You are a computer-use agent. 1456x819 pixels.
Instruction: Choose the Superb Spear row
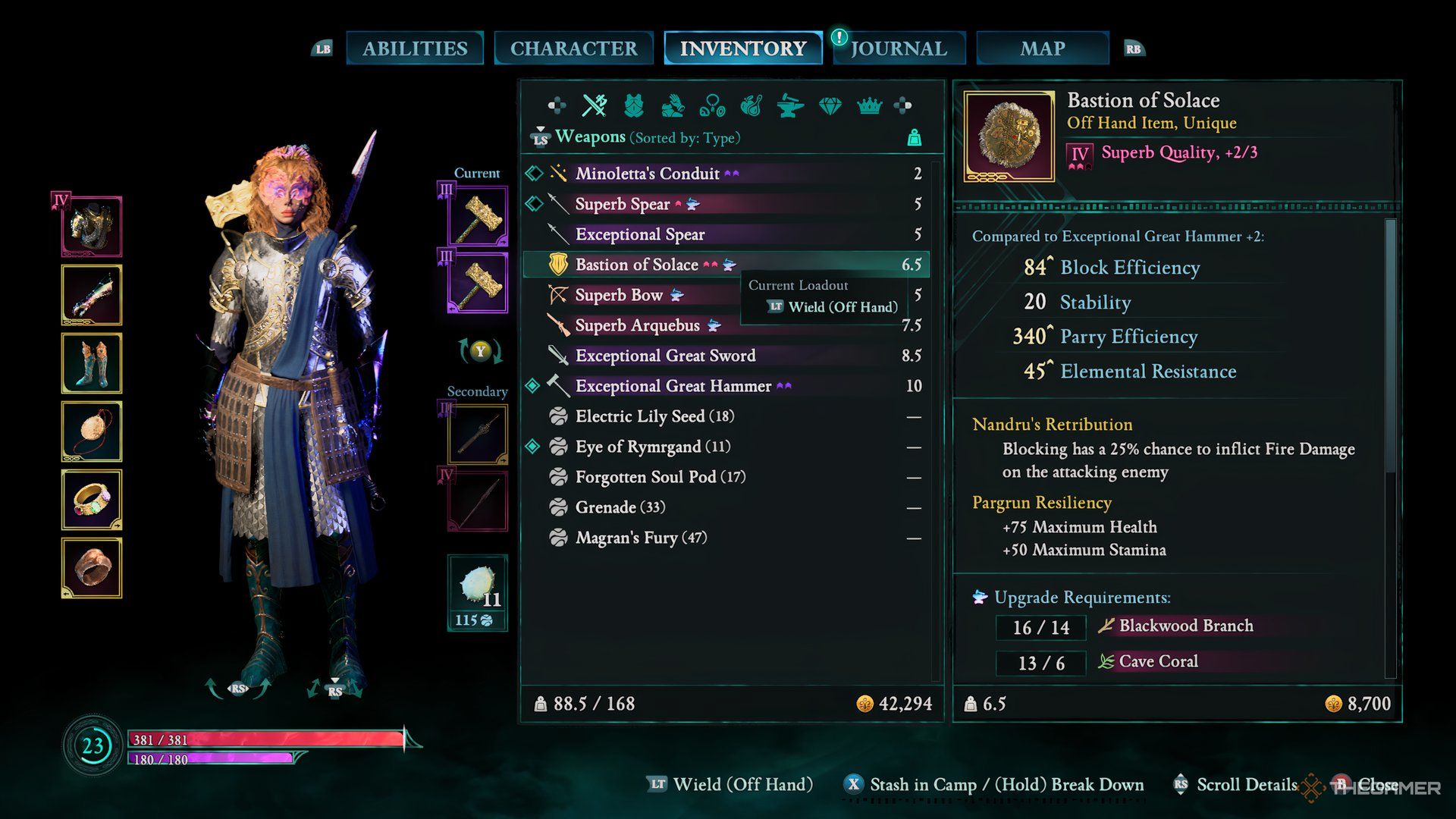click(x=622, y=204)
